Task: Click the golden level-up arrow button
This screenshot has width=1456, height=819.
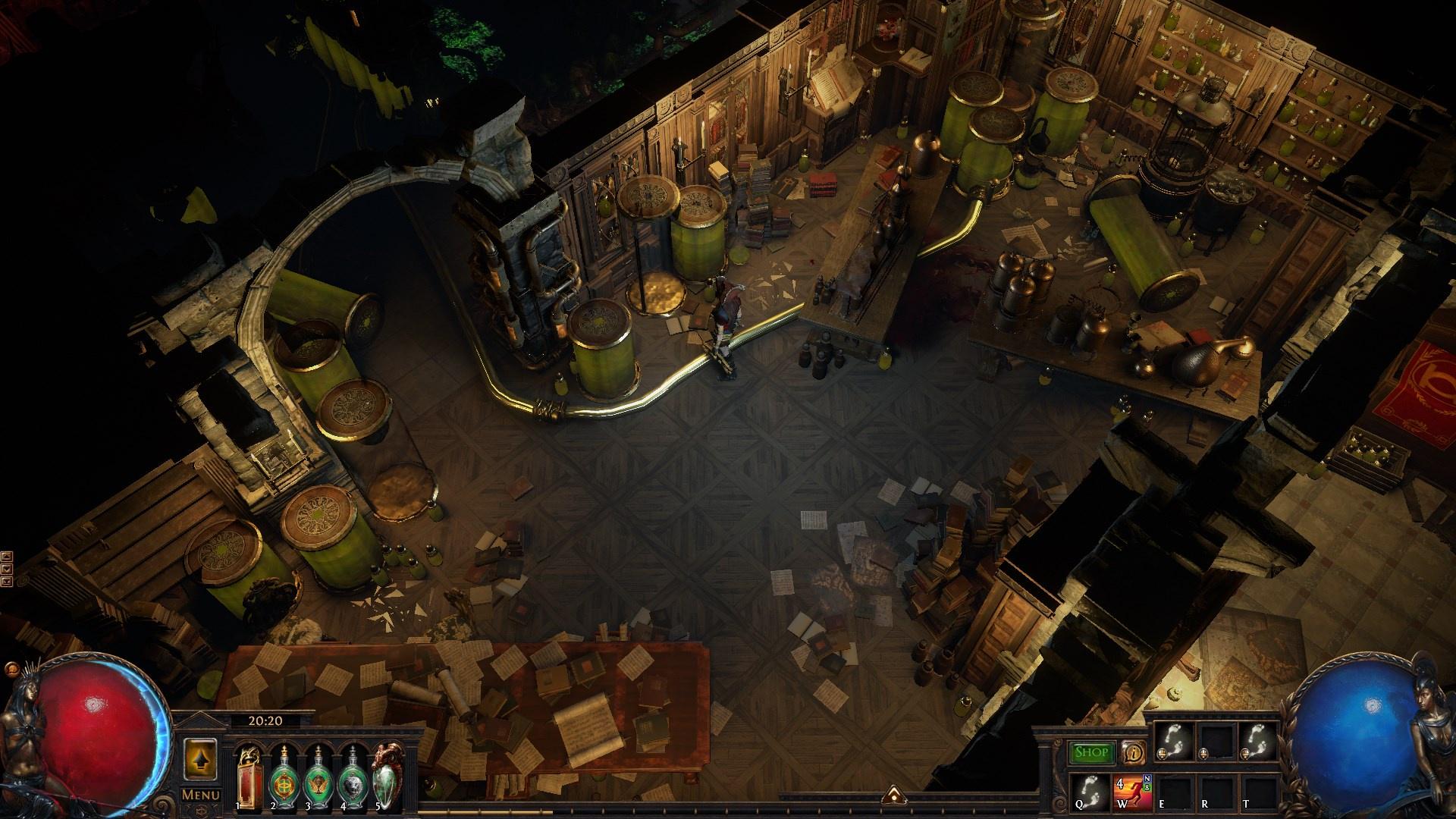Action: 201,757
